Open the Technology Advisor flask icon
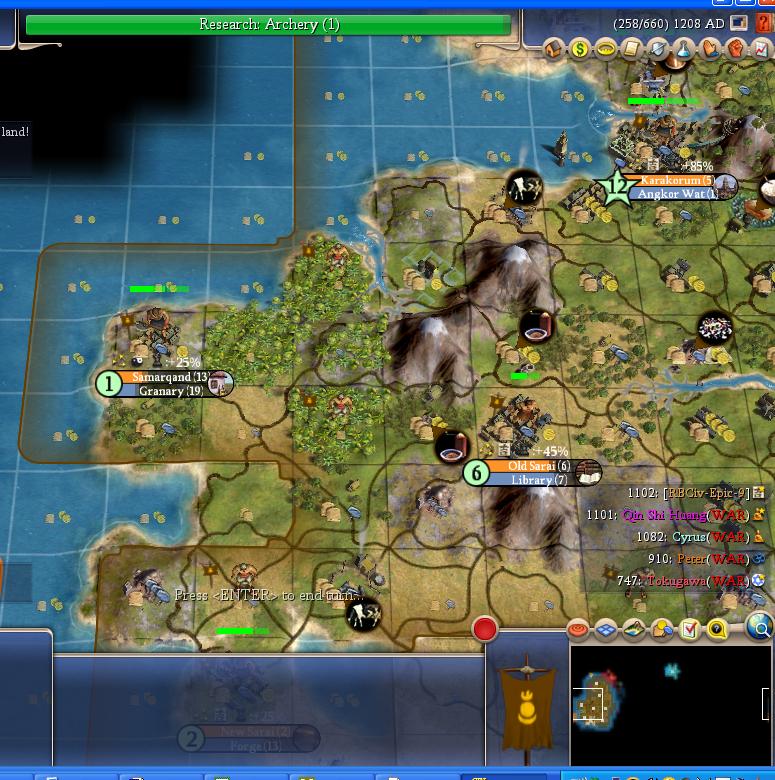Screen dimensions: 775x780 click(684, 48)
